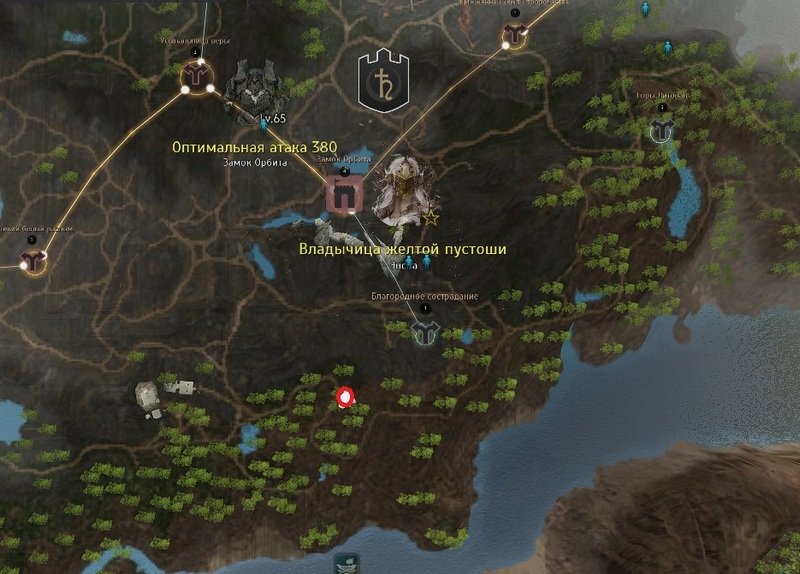Select the Благородное сострадание node icon
This screenshot has width=800, height=574.
425,333
